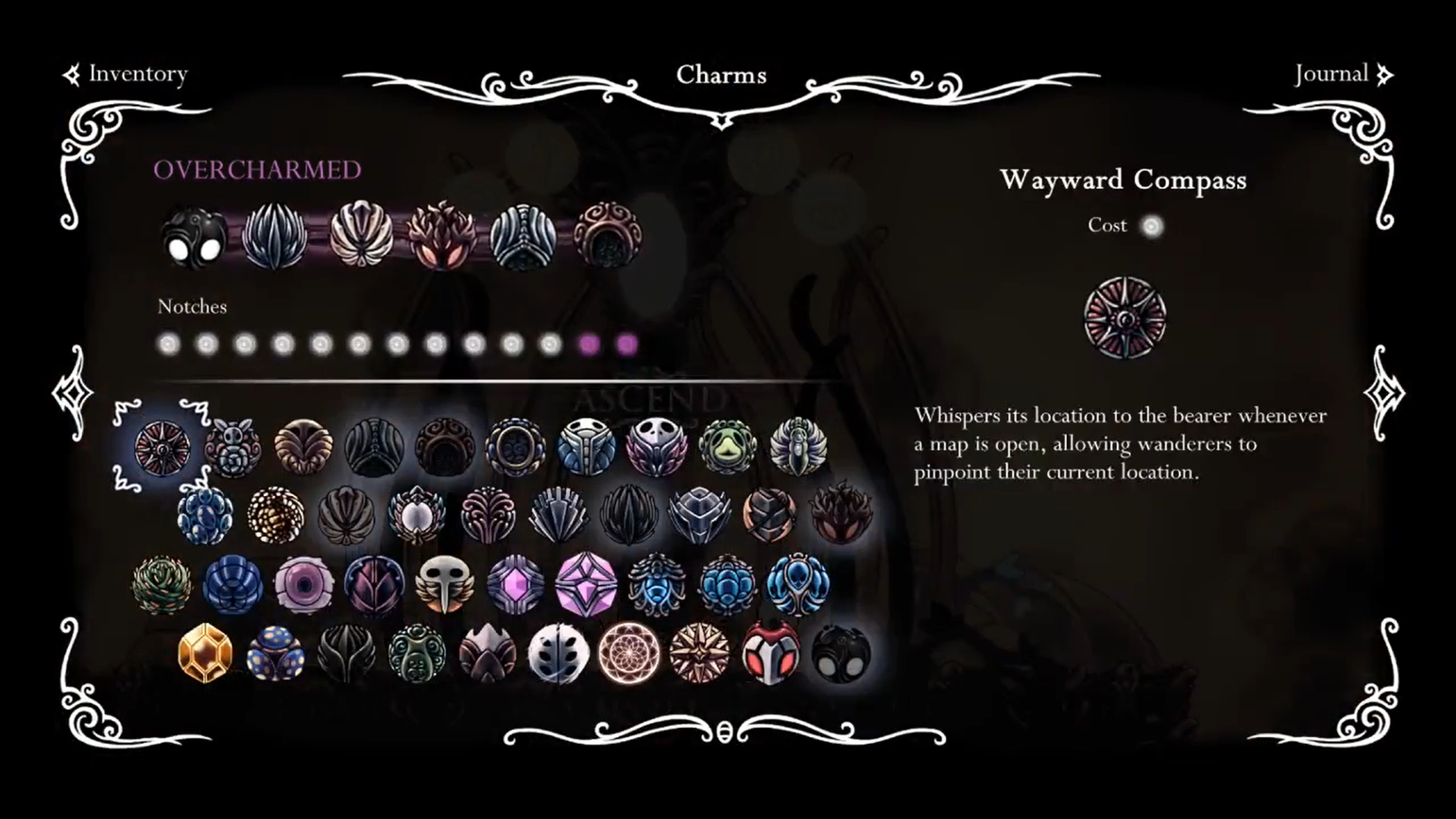This screenshot has width=1456, height=819.
Task: Click the large Wayward Compass preview image
Action: point(1123,318)
